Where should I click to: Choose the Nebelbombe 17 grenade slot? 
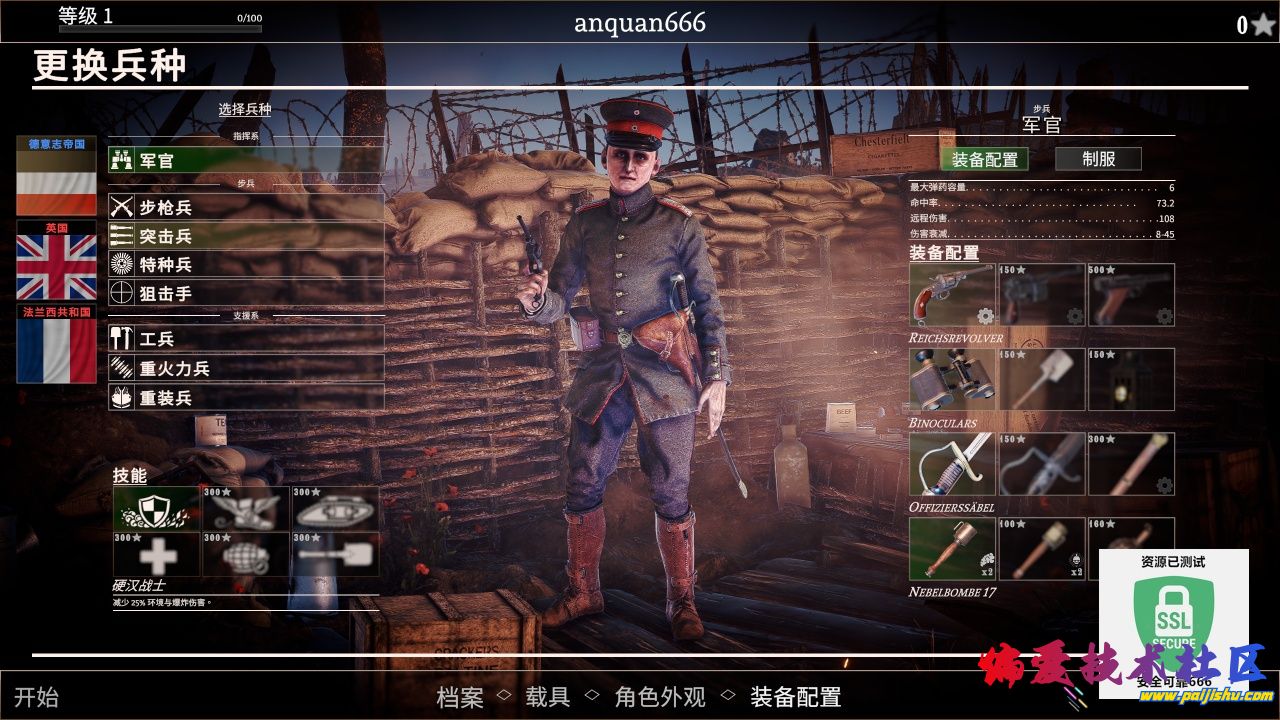click(952, 549)
